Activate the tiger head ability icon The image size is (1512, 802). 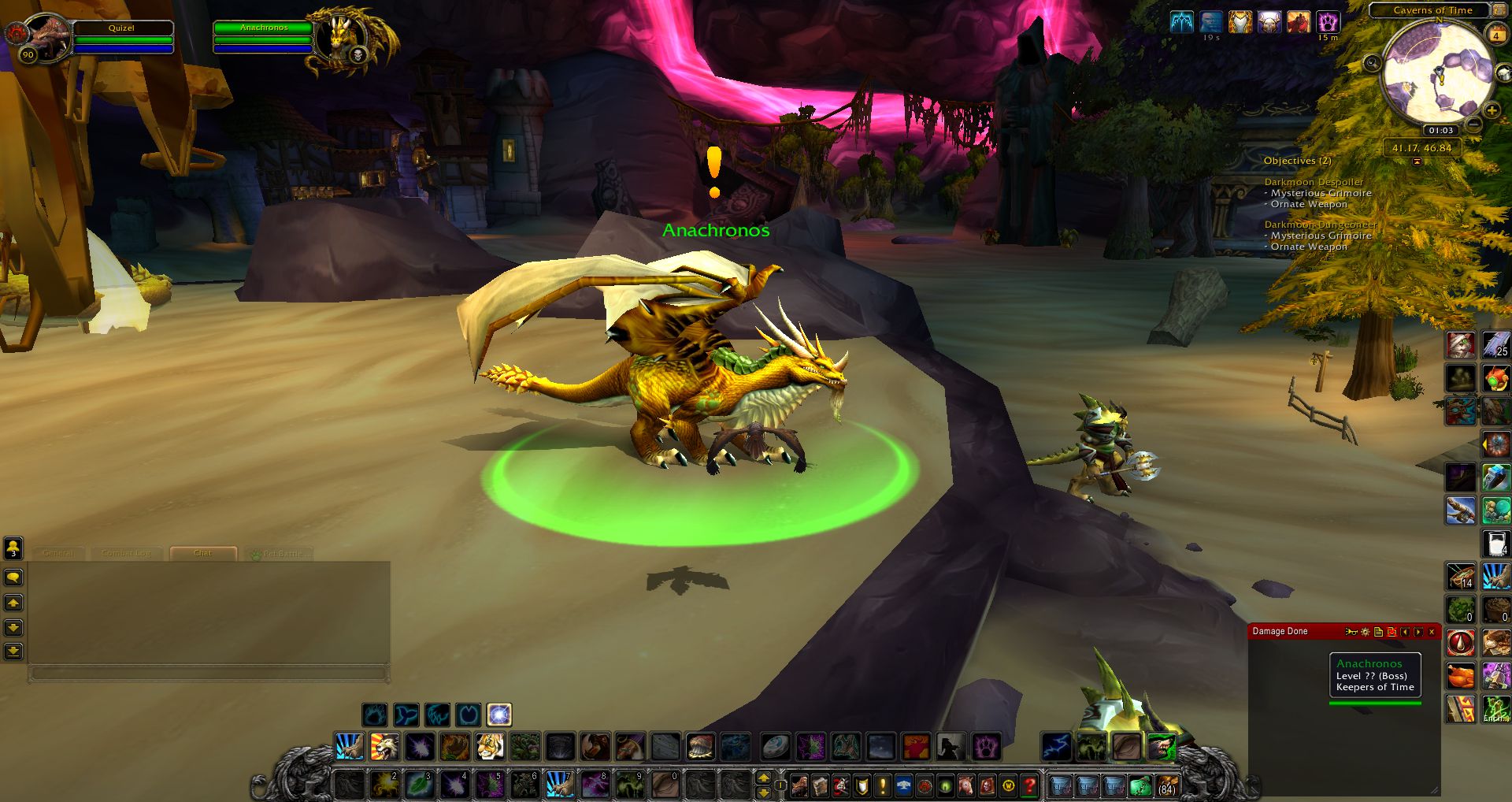click(x=489, y=746)
